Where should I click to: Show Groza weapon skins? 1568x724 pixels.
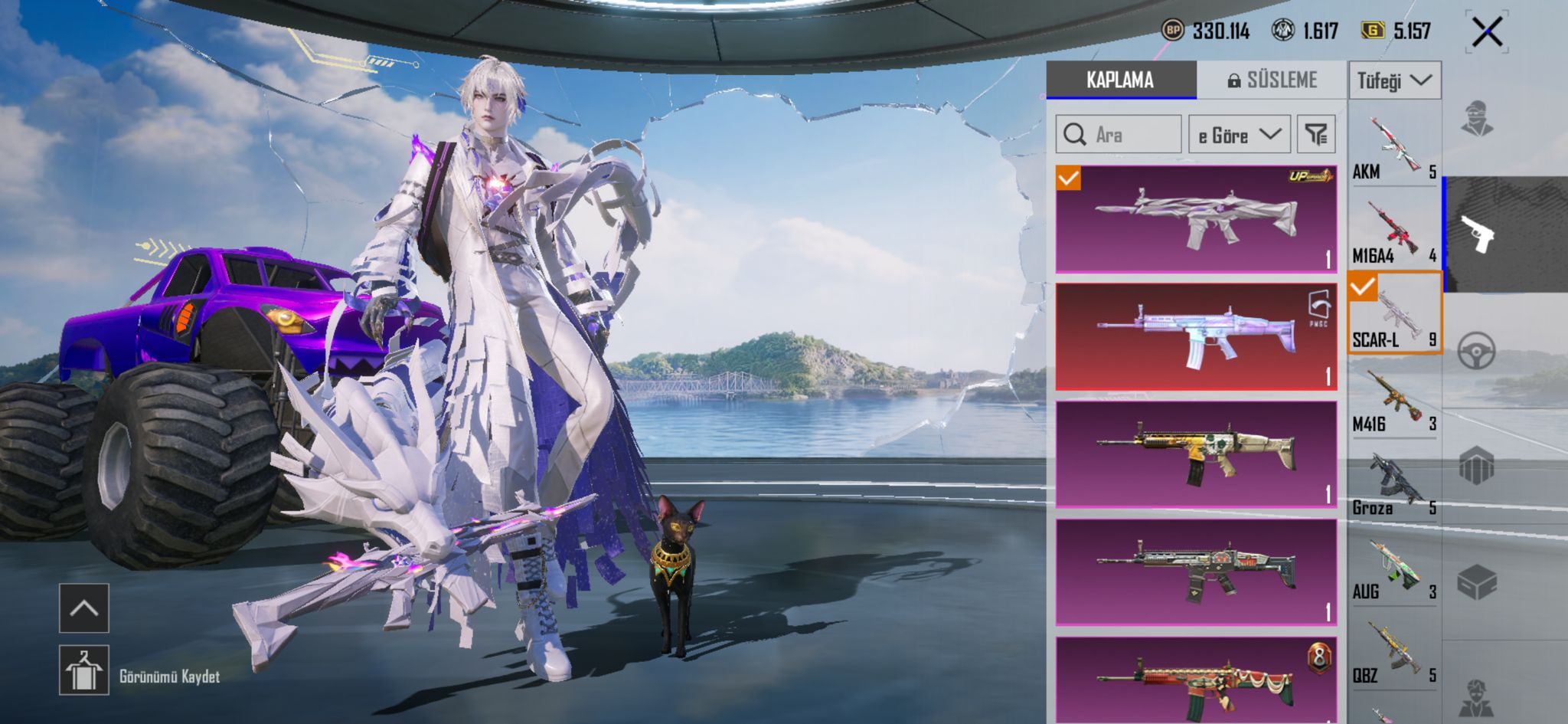point(1394,482)
